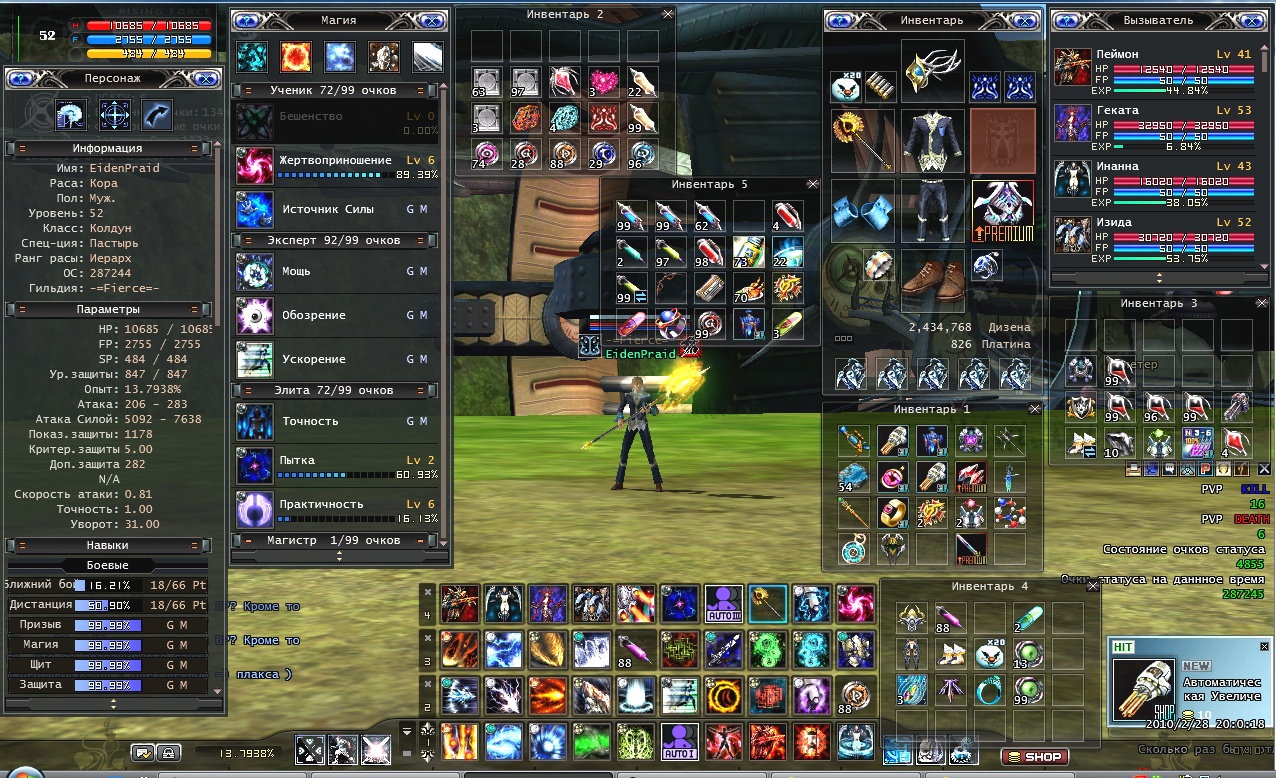Image resolution: width=1276 pixels, height=778 pixels.
Task: Open the SHOP button
Action: [x=1035, y=757]
